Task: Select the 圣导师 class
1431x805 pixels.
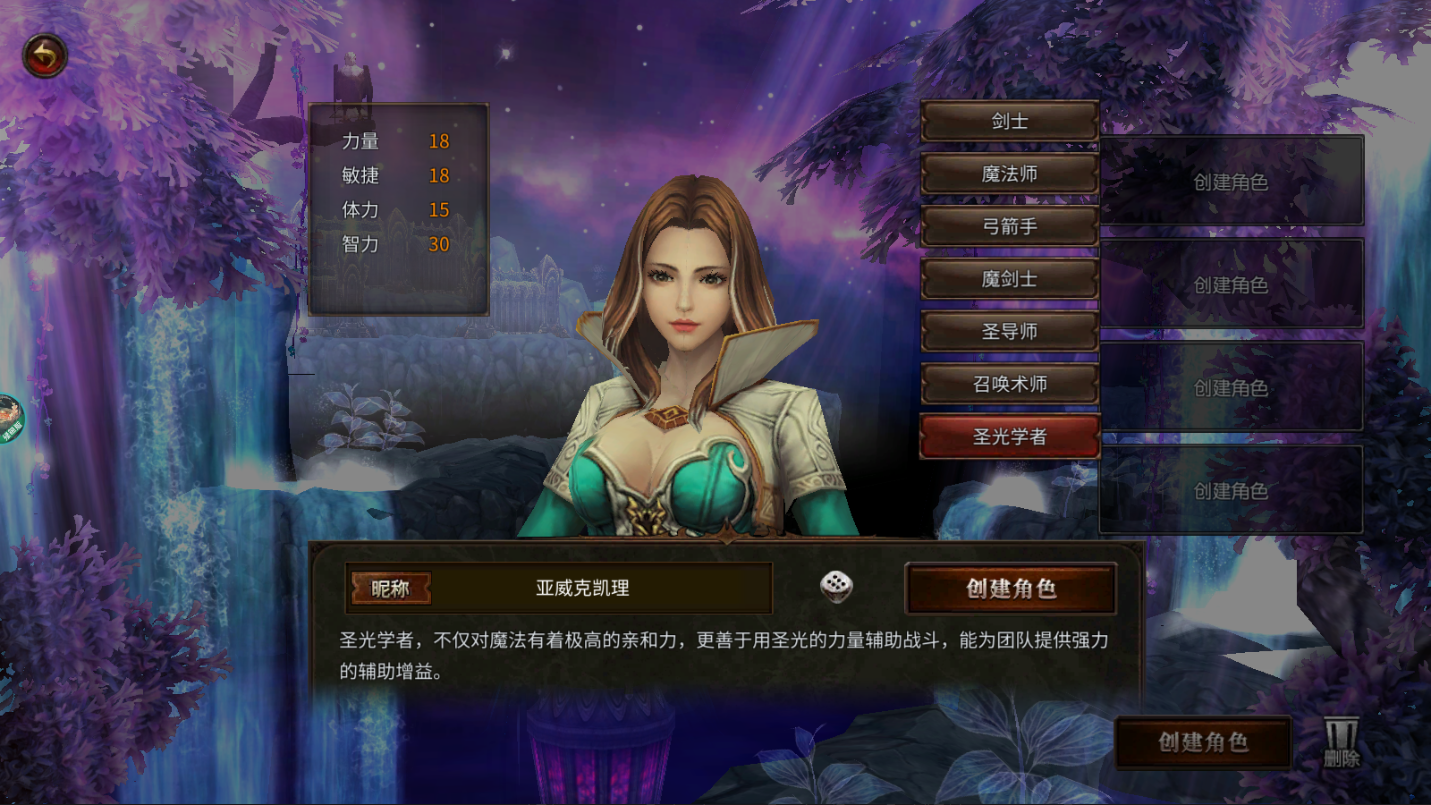Action: [x=1009, y=332]
